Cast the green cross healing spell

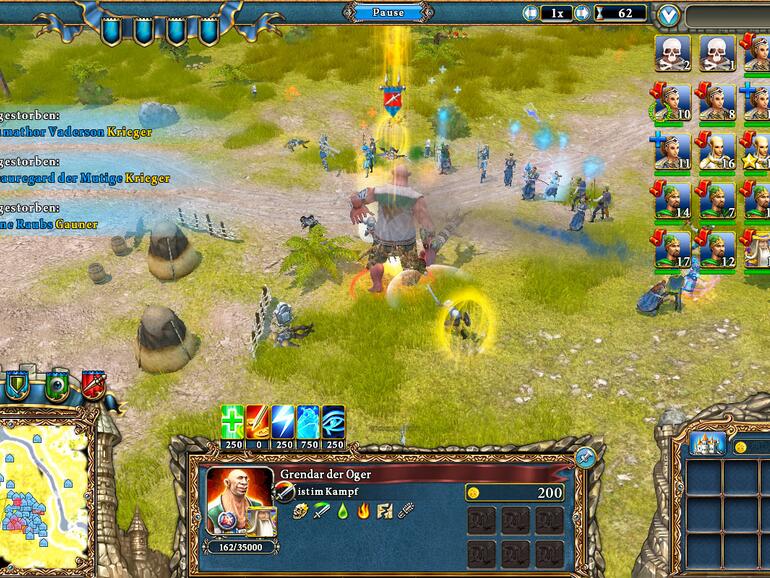[232, 421]
